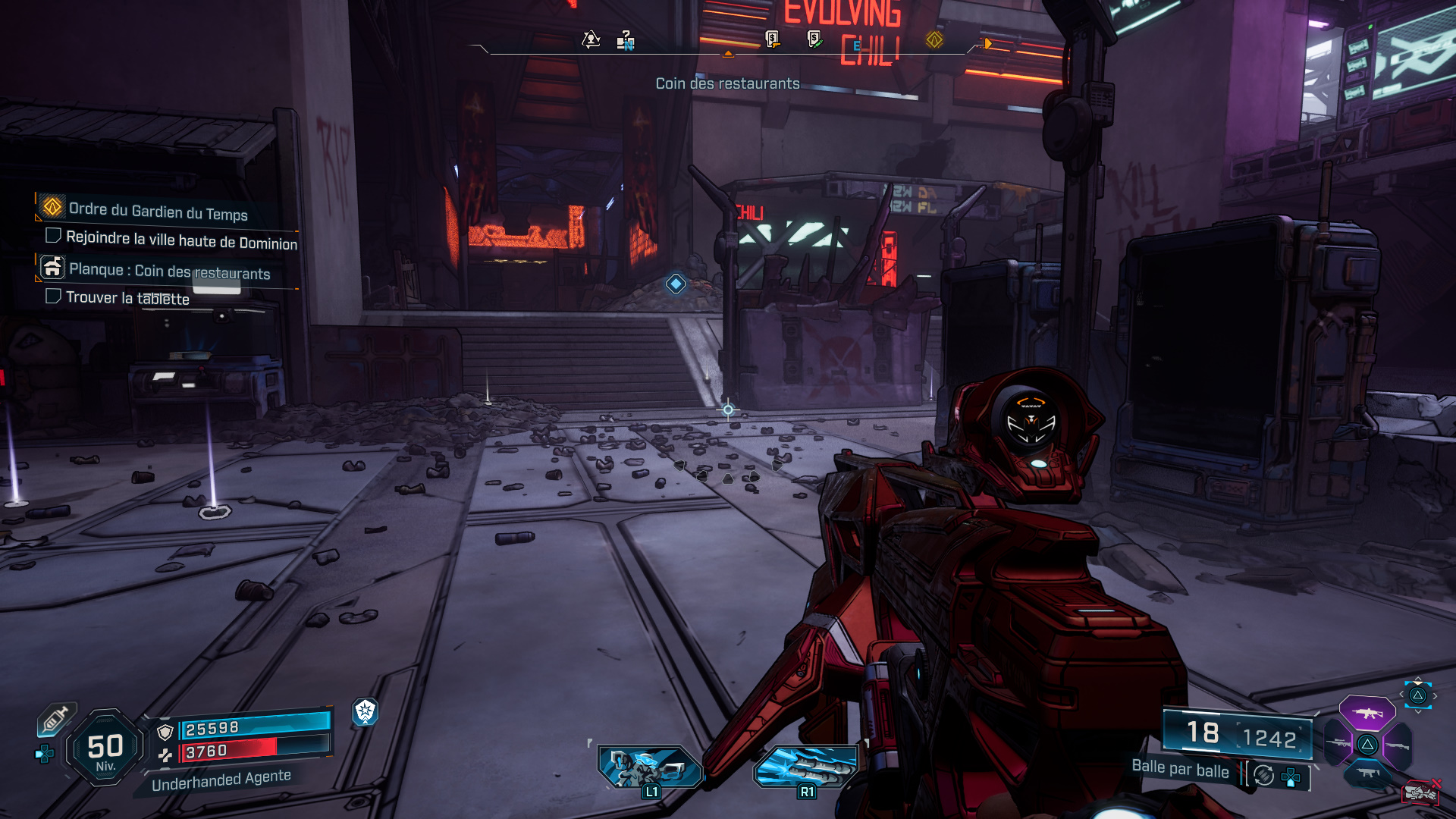1456x819 pixels.
Task: Click the question mark compass marker
Action: (x=626, y=39)
